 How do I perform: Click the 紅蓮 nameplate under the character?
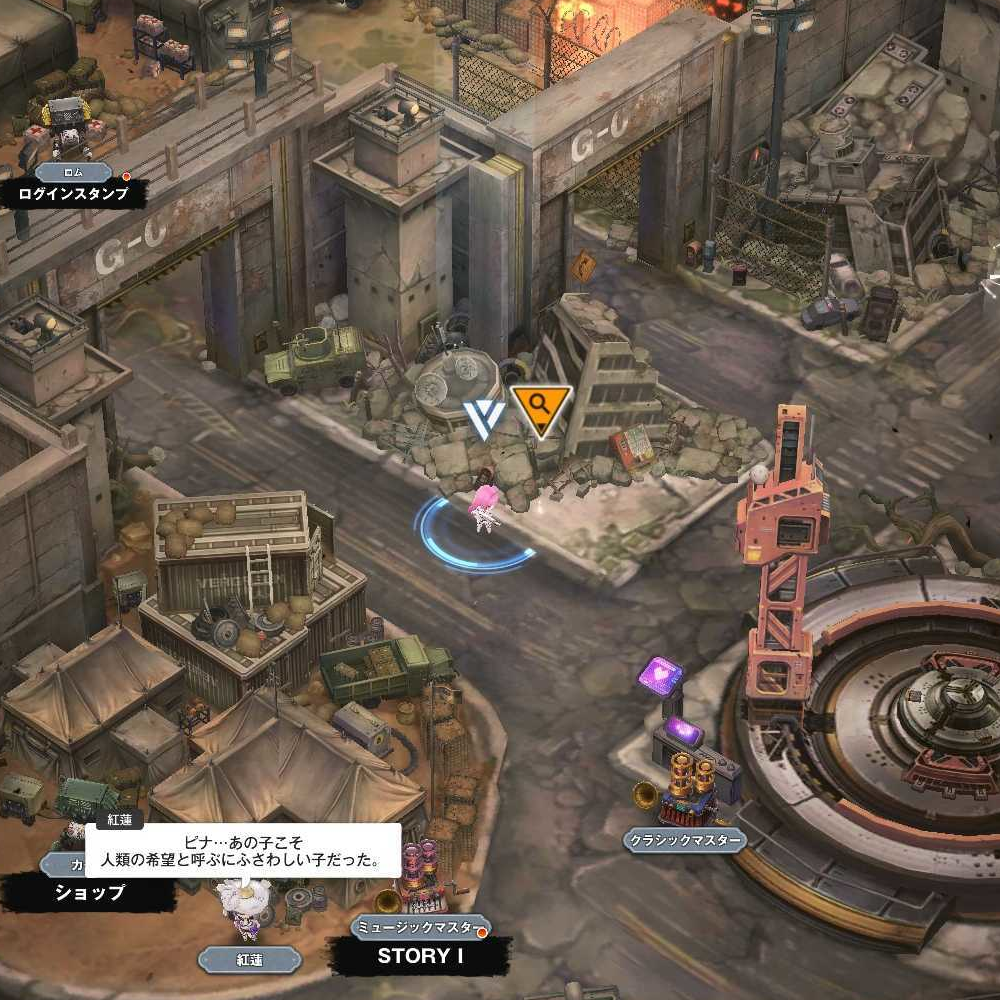[249, 960]
